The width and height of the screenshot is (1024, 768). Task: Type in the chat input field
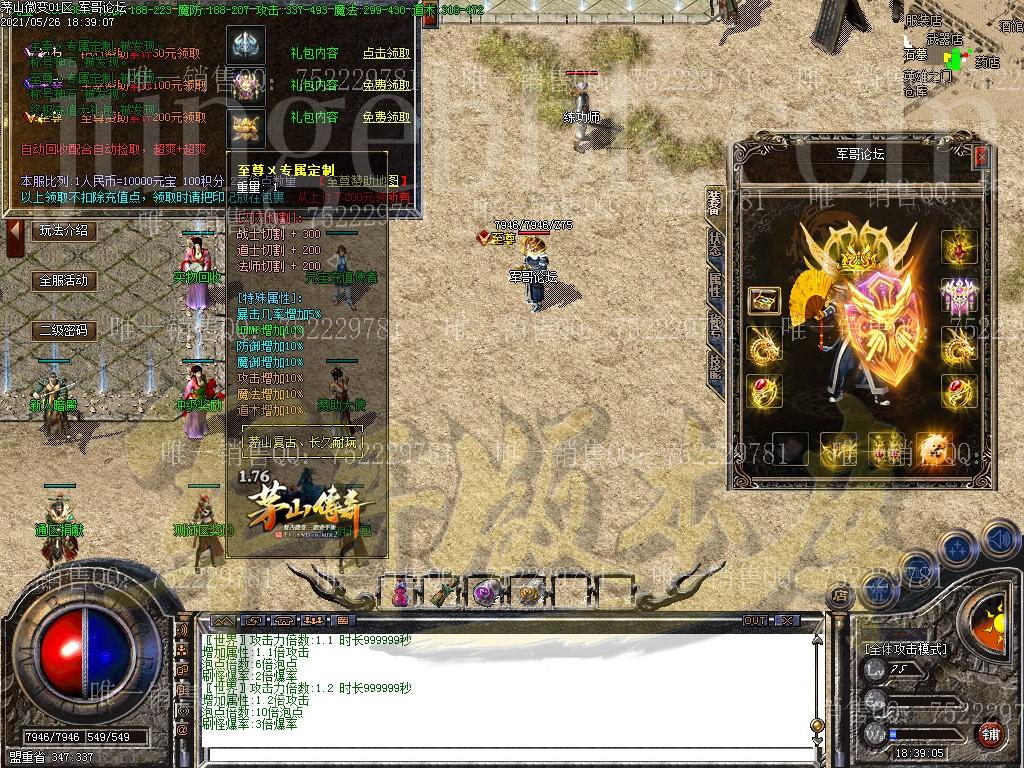point(500,756)
